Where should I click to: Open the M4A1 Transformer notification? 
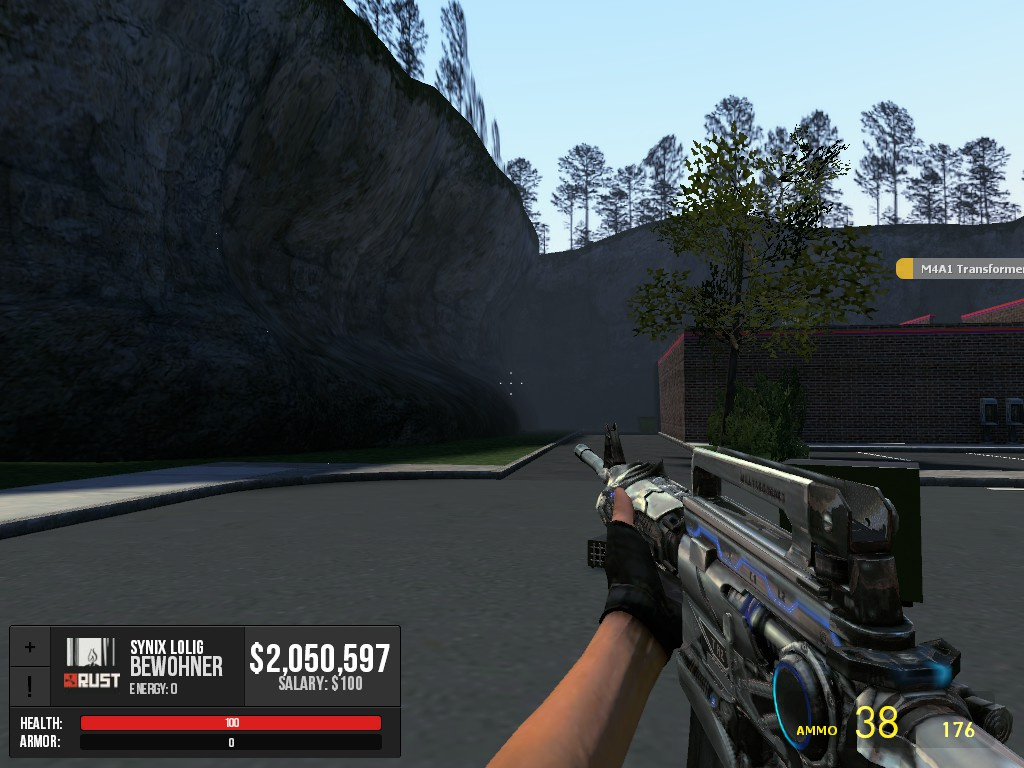[961, 268]
